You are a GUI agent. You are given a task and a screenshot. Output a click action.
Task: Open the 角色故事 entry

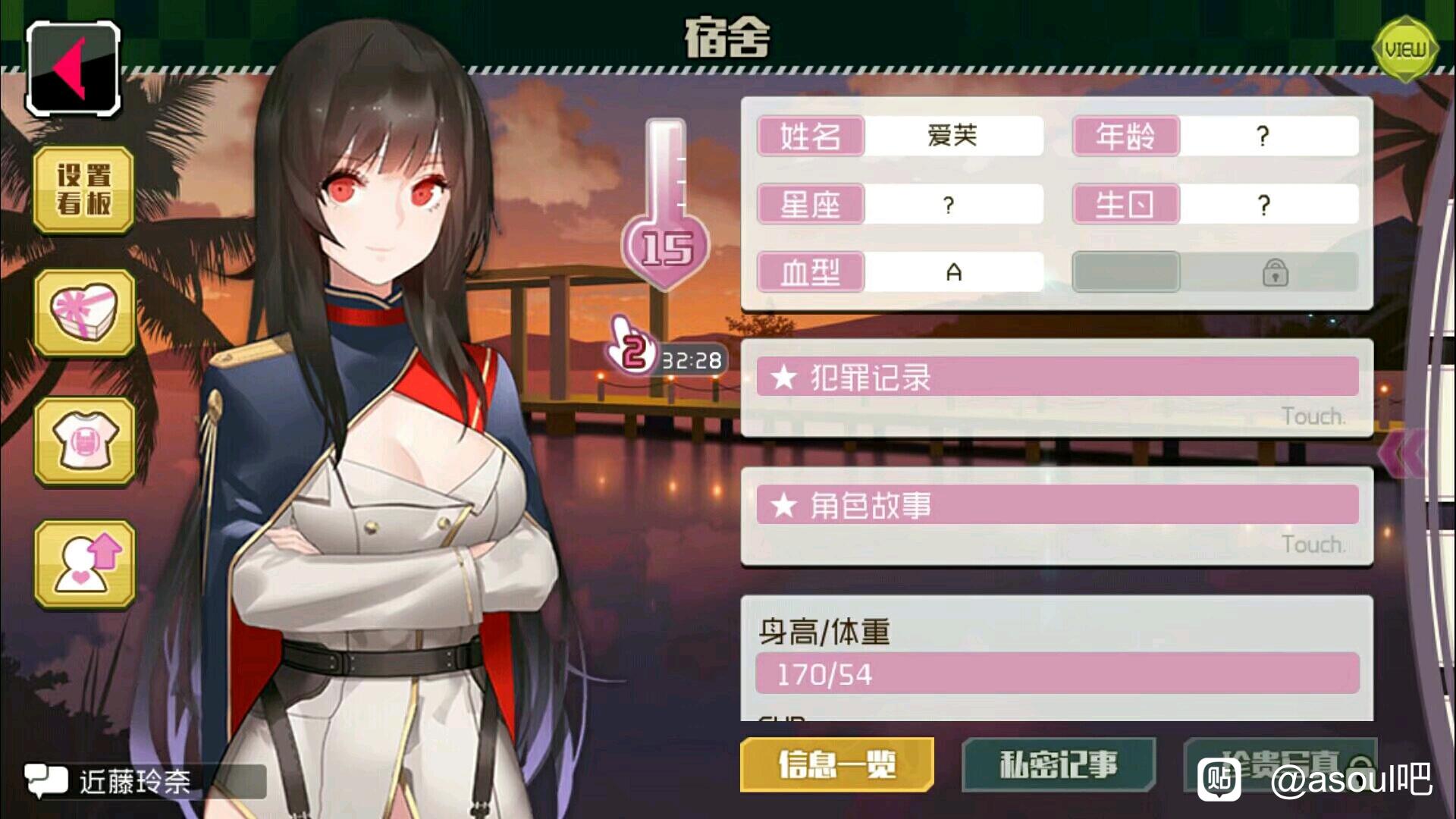(1057, 516)
